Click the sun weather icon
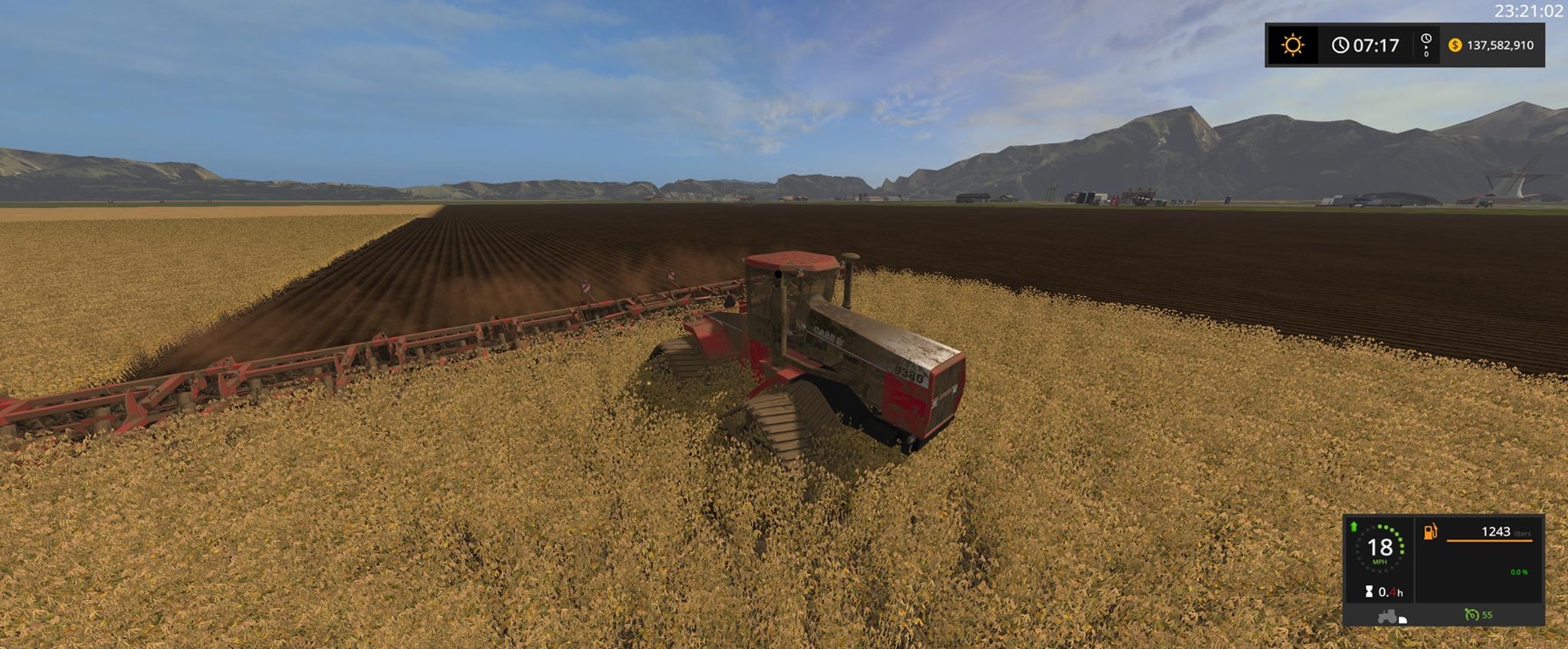Screen dimensions: 1568x649 1293,43
